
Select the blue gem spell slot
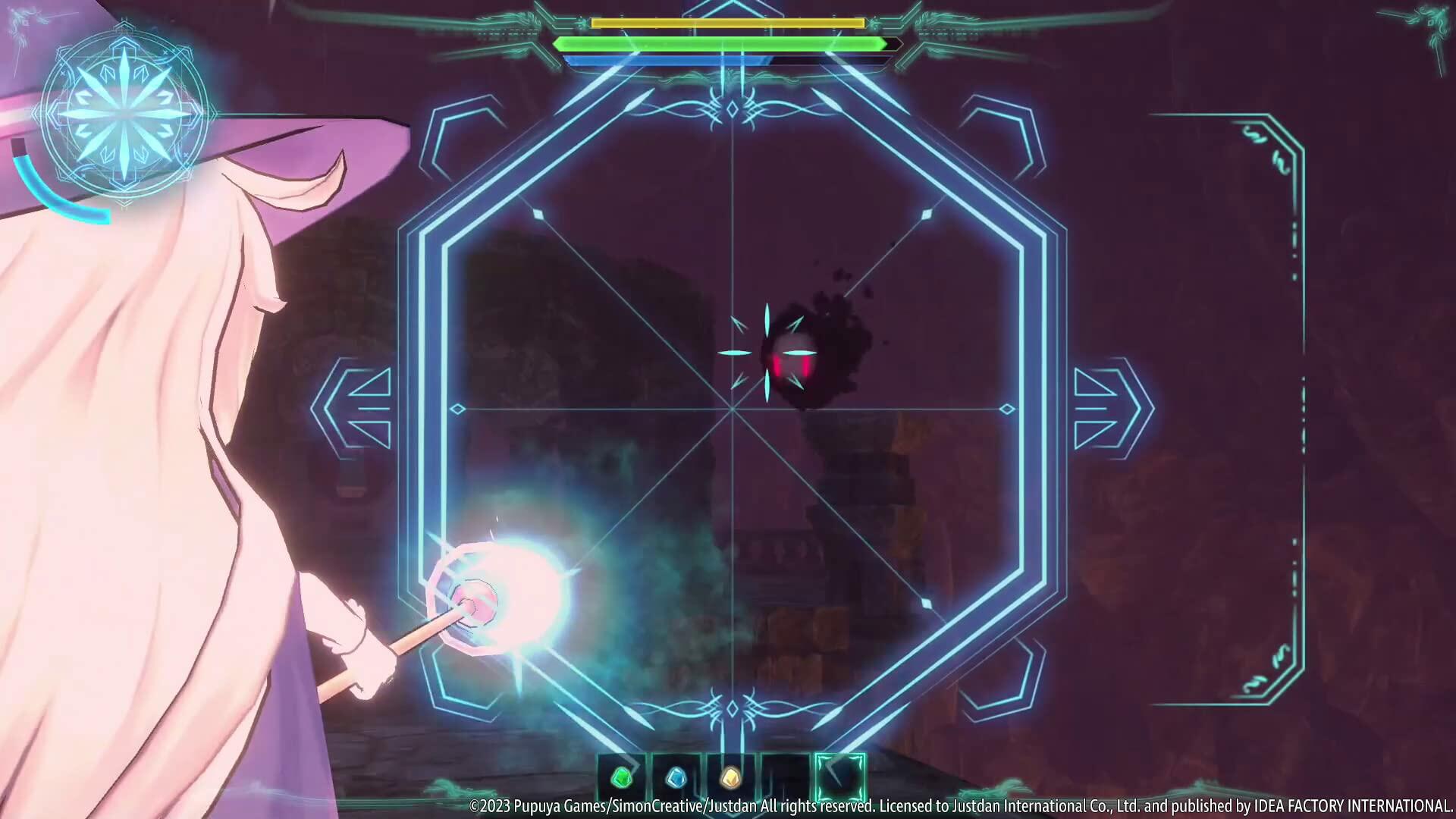pos(675,777)
